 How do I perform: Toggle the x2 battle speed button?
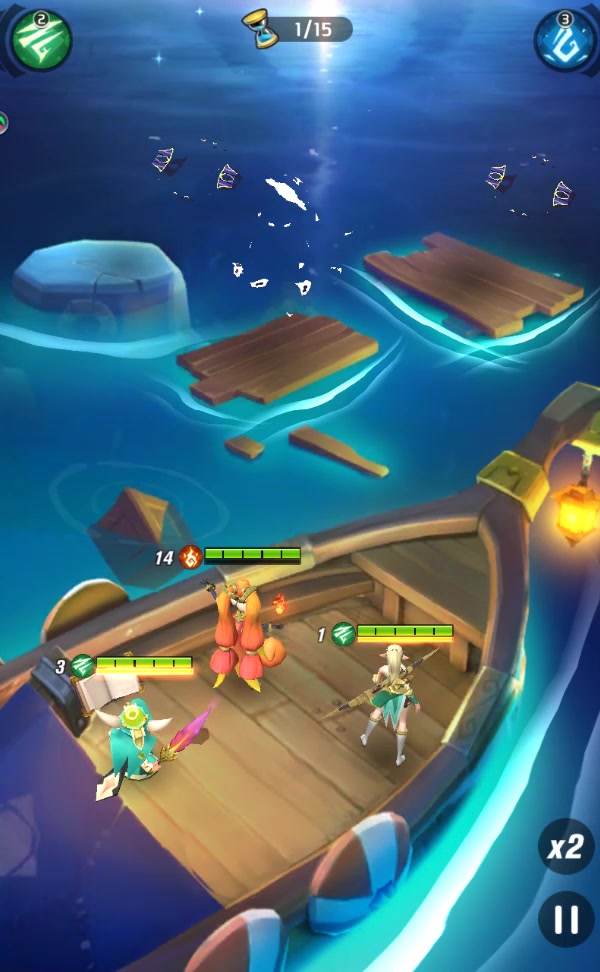click(565, 848)
